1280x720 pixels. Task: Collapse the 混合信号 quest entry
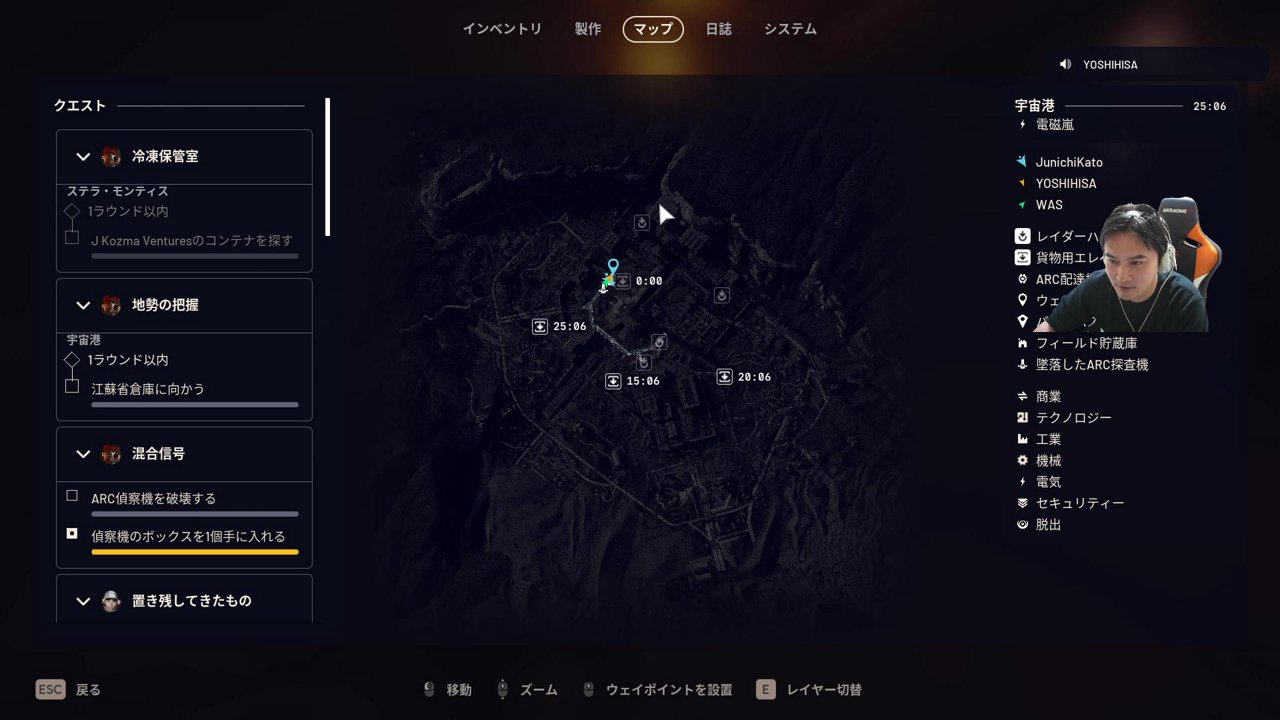pyautogui.click(x=83, y=453)
